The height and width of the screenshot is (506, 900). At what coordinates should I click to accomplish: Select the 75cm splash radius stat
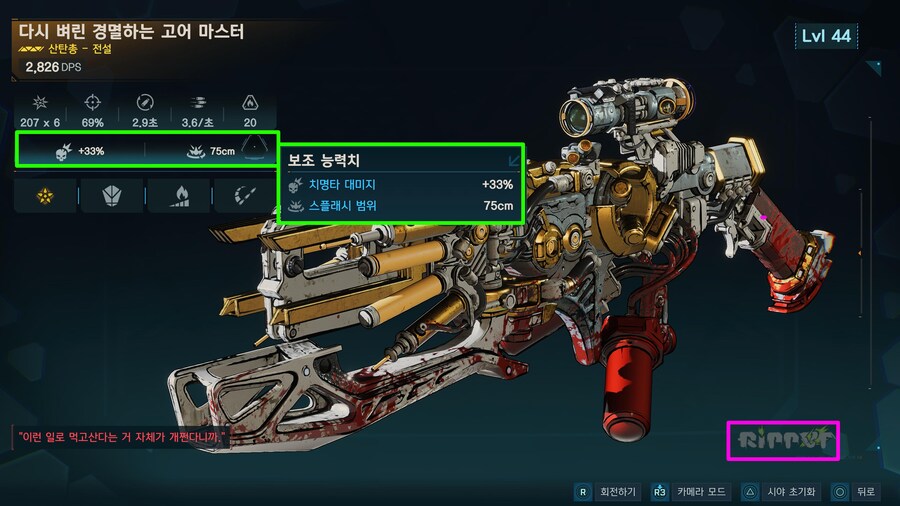pyautogui.click(x=208, y=151)
